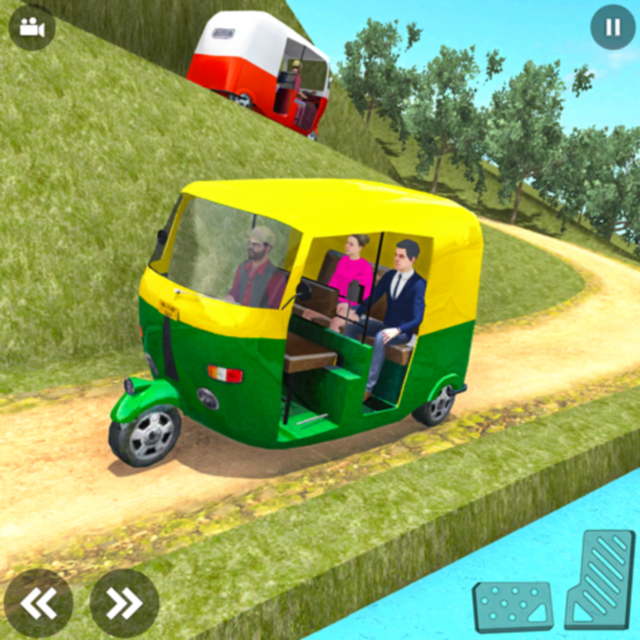
Task: Switch the camera view
Action: click(x=32, y=27)
